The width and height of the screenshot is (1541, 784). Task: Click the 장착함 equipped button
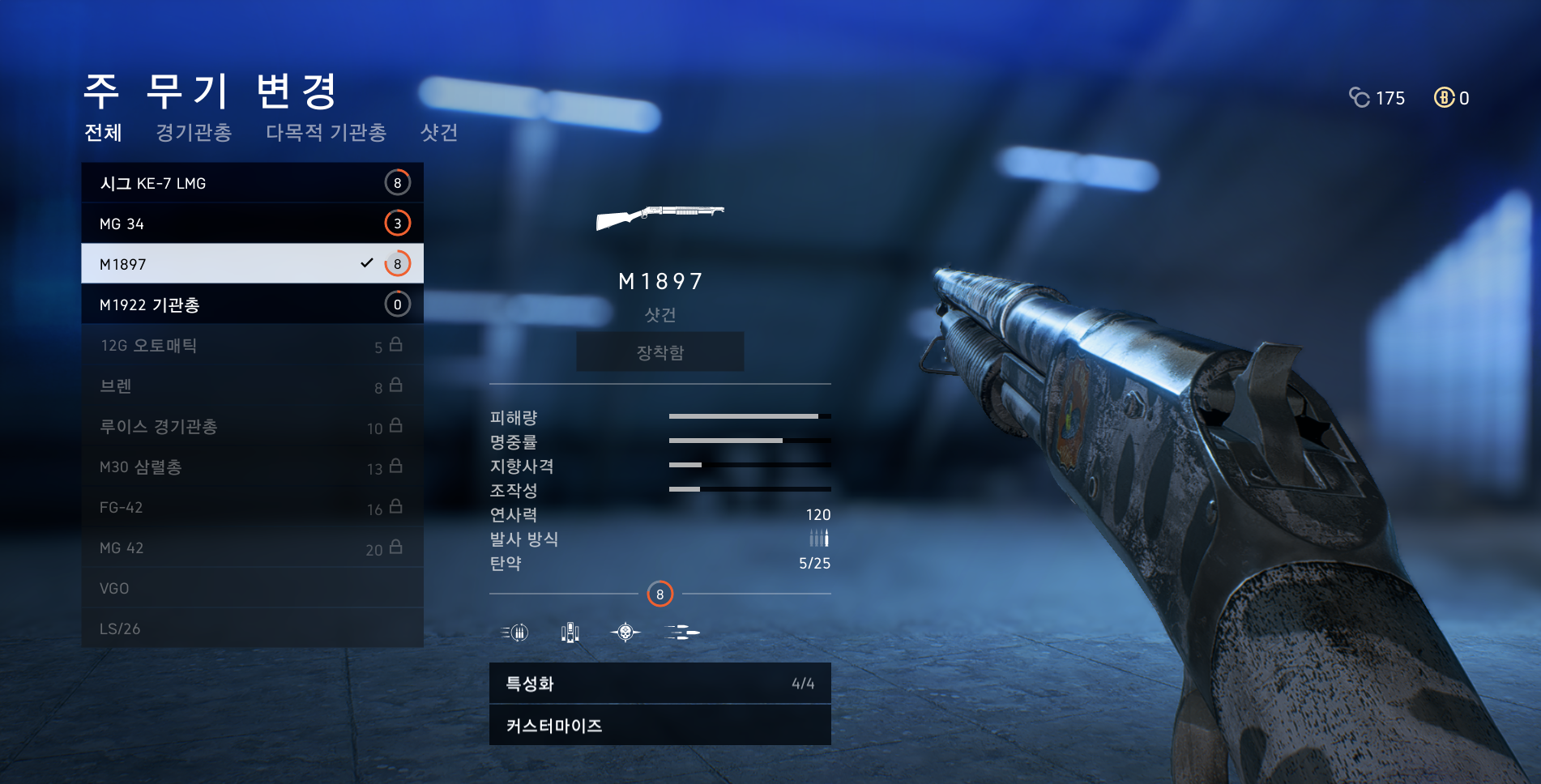(660, 352)
